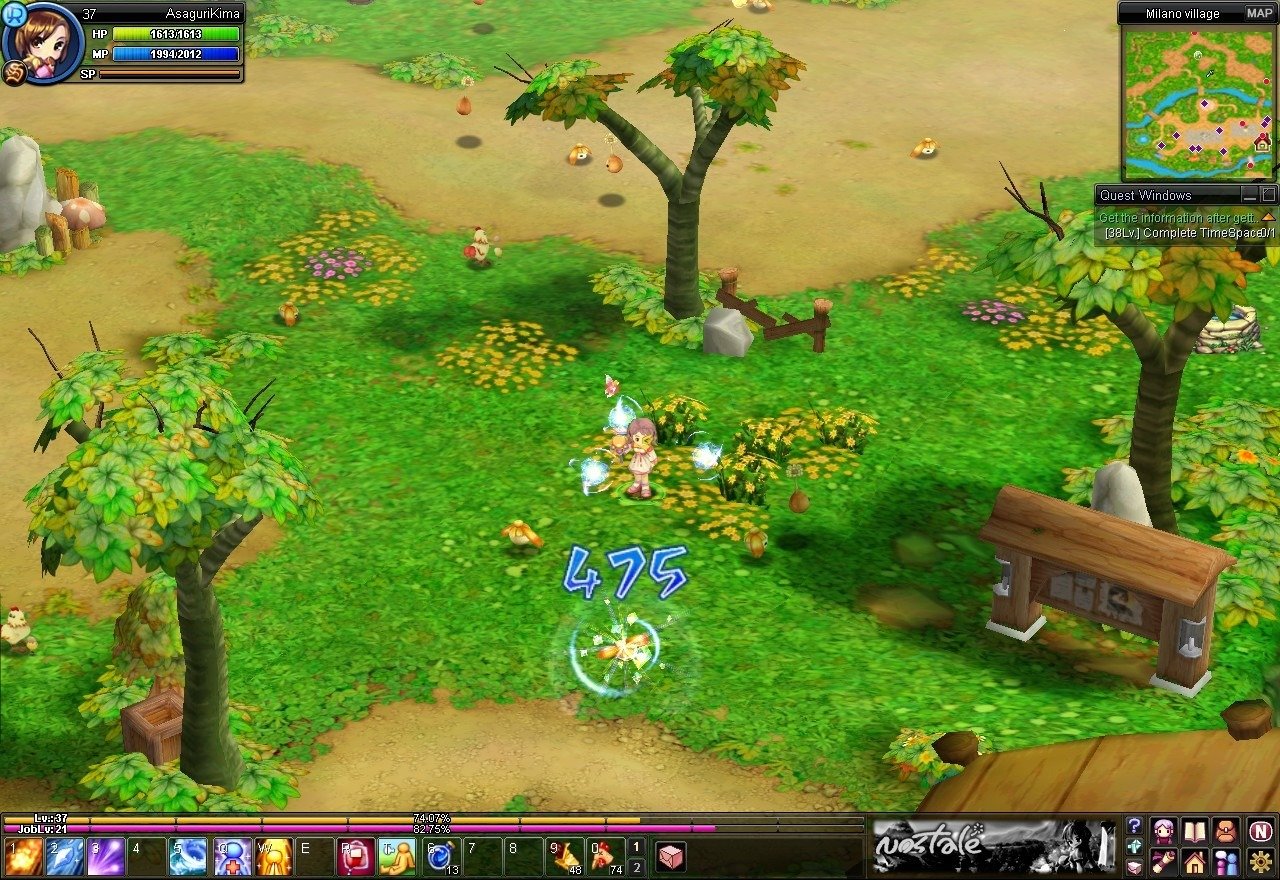
Task: Use the blue mana potion in slot 6
Action: pos(441,857)
